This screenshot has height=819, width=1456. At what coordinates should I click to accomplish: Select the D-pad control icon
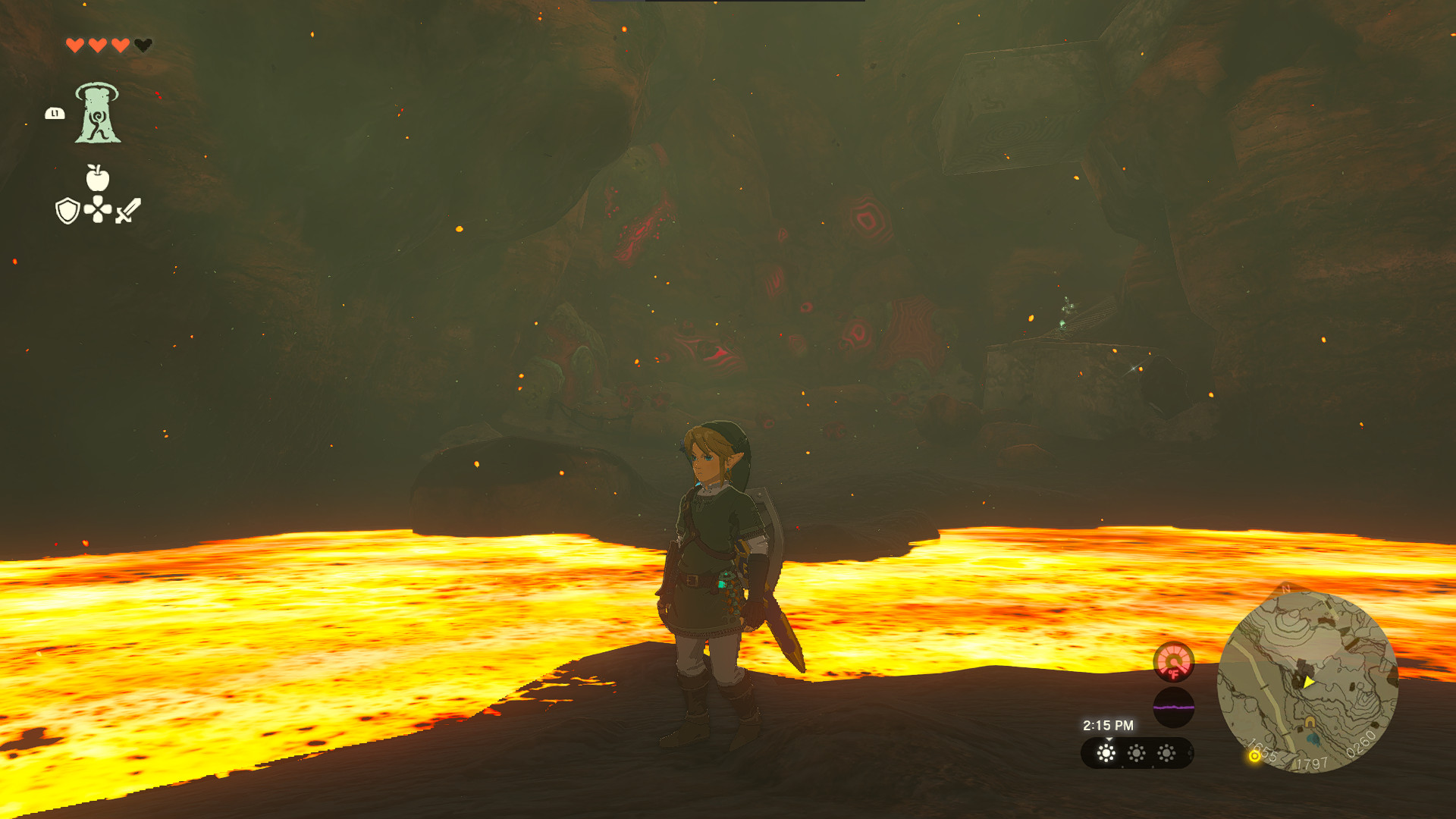(96, 208)
